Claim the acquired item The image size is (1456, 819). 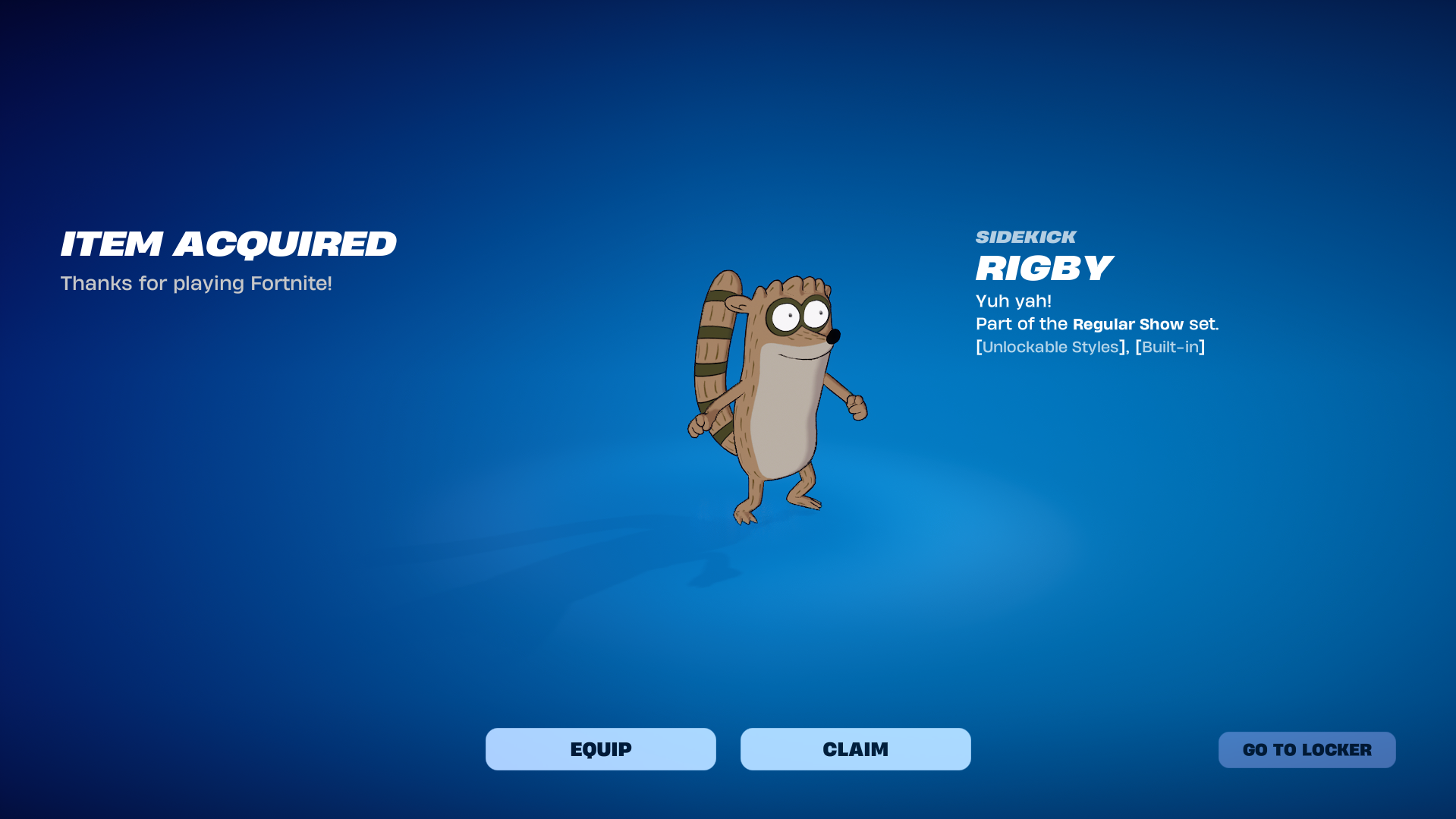point(855,749)
